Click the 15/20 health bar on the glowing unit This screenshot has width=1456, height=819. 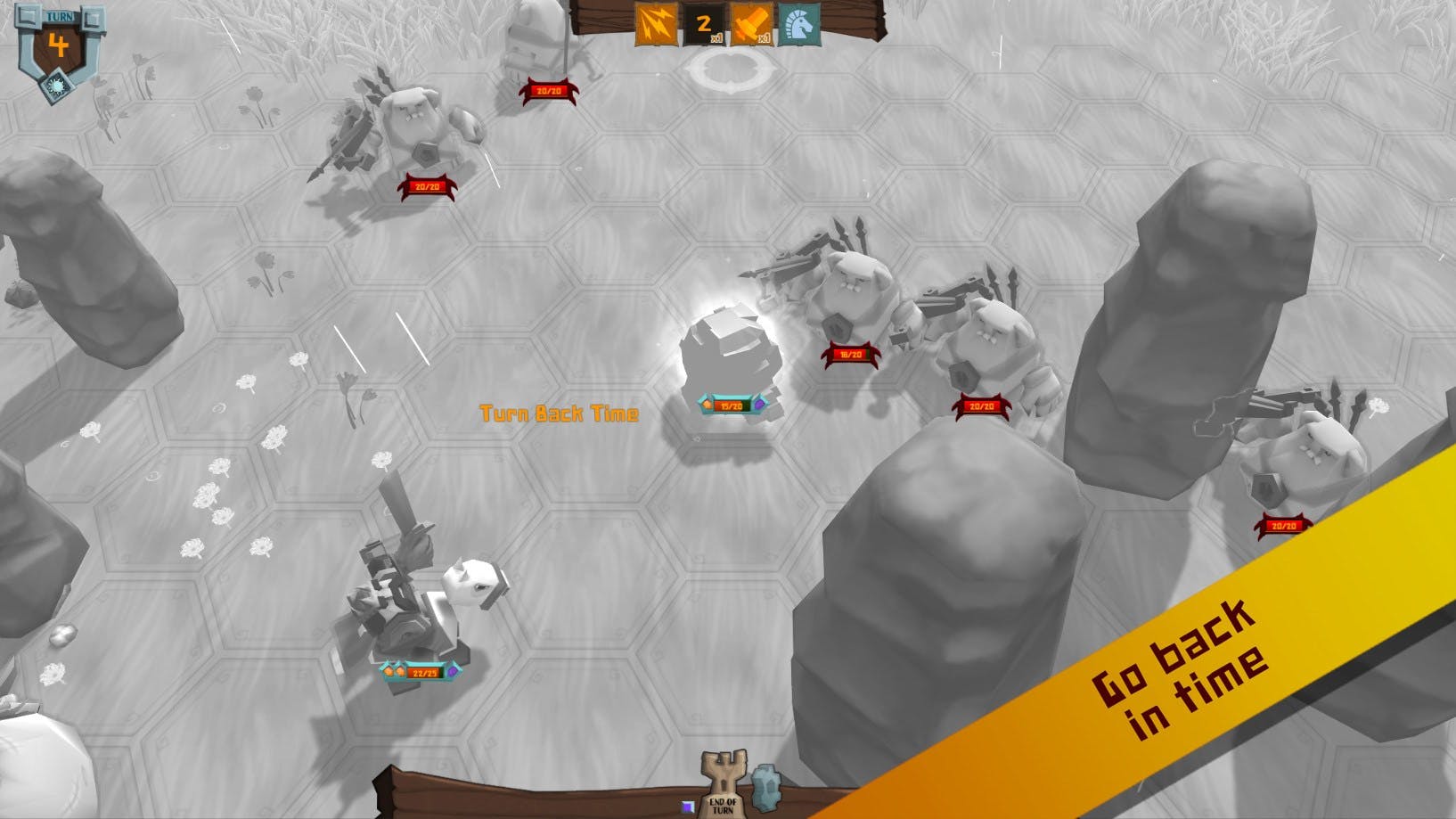tap(733, 405)
